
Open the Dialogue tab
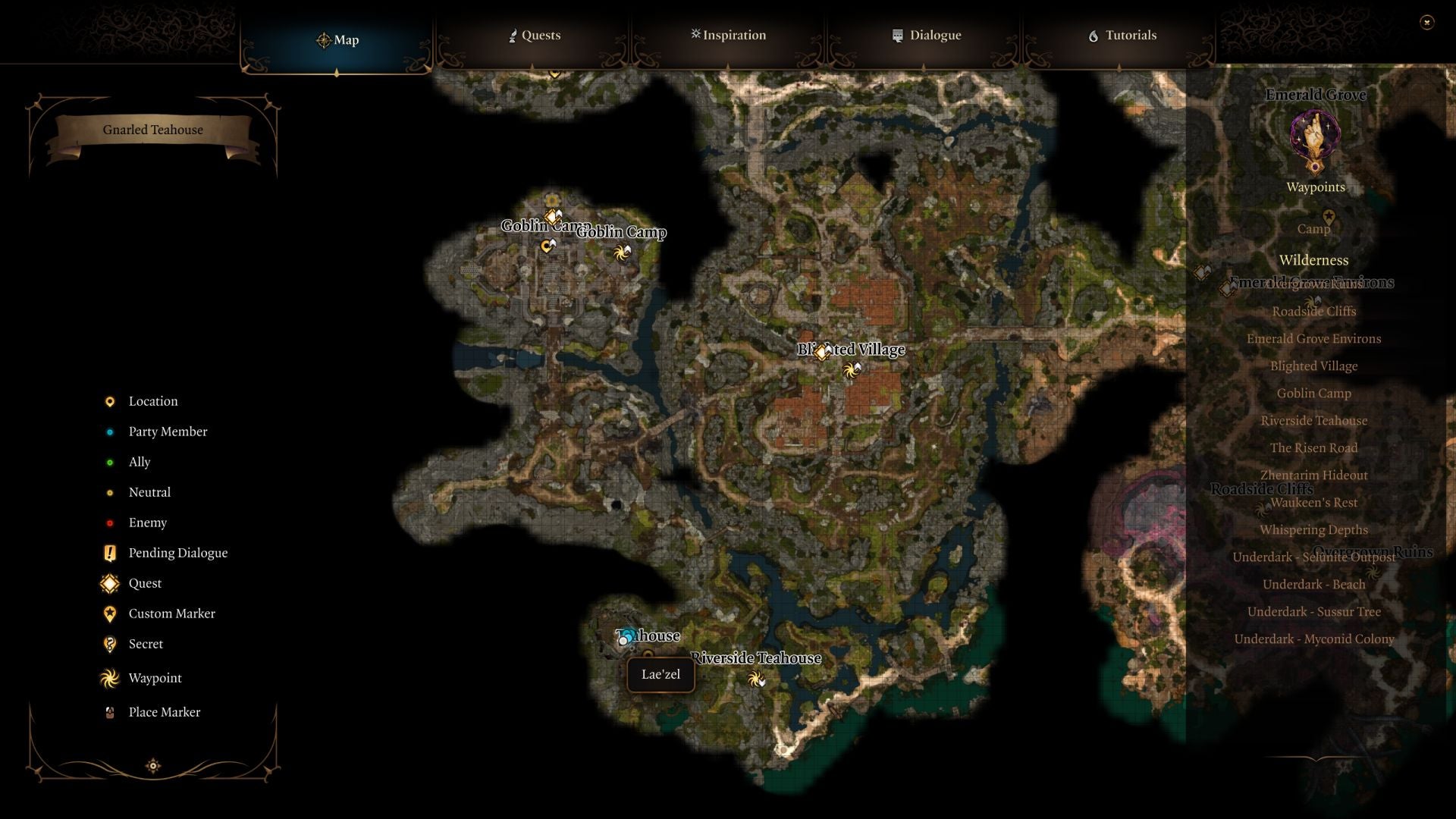[x=927, y=35]
